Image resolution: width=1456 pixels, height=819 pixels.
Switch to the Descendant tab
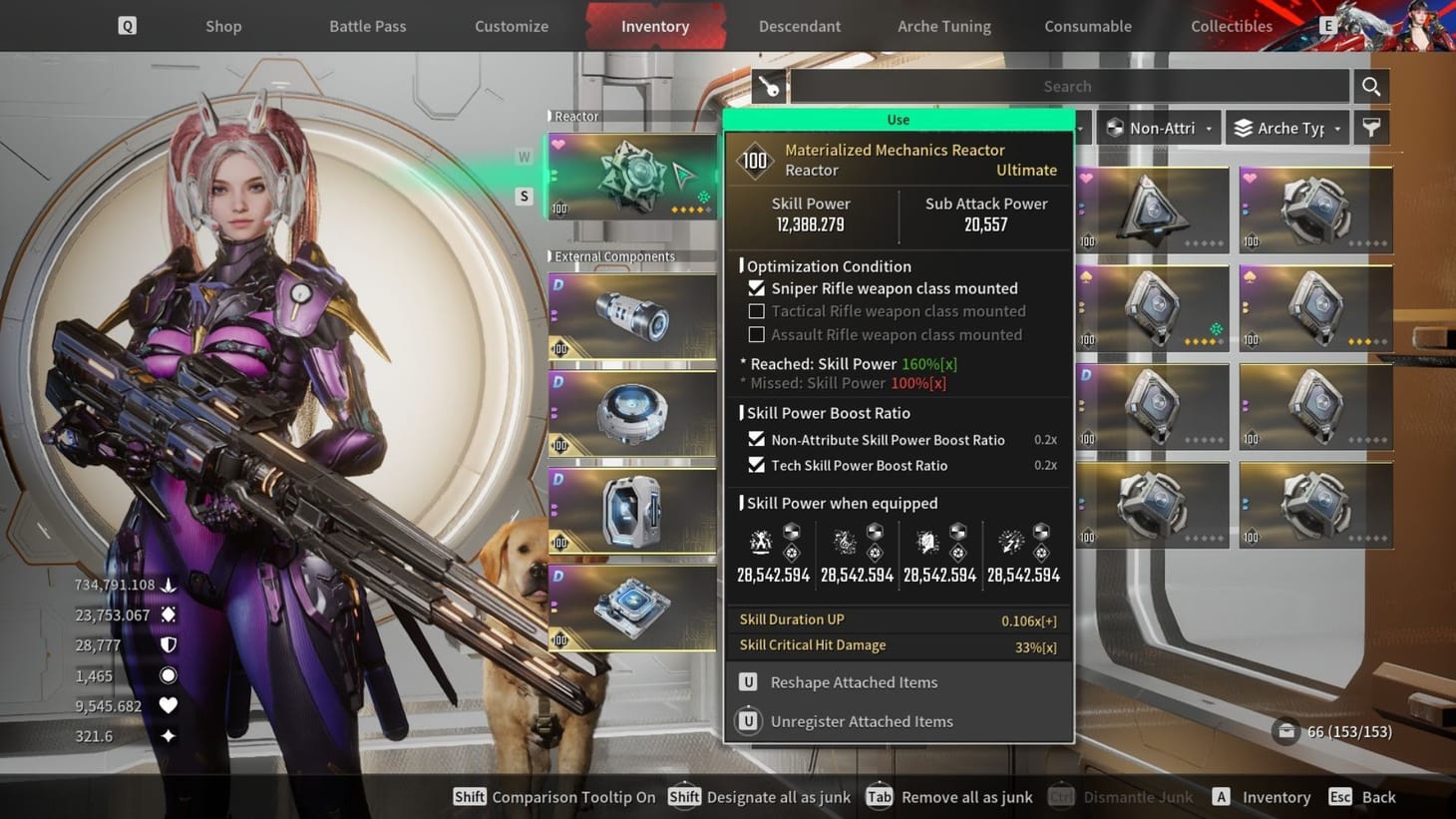[x=799, y=26]
